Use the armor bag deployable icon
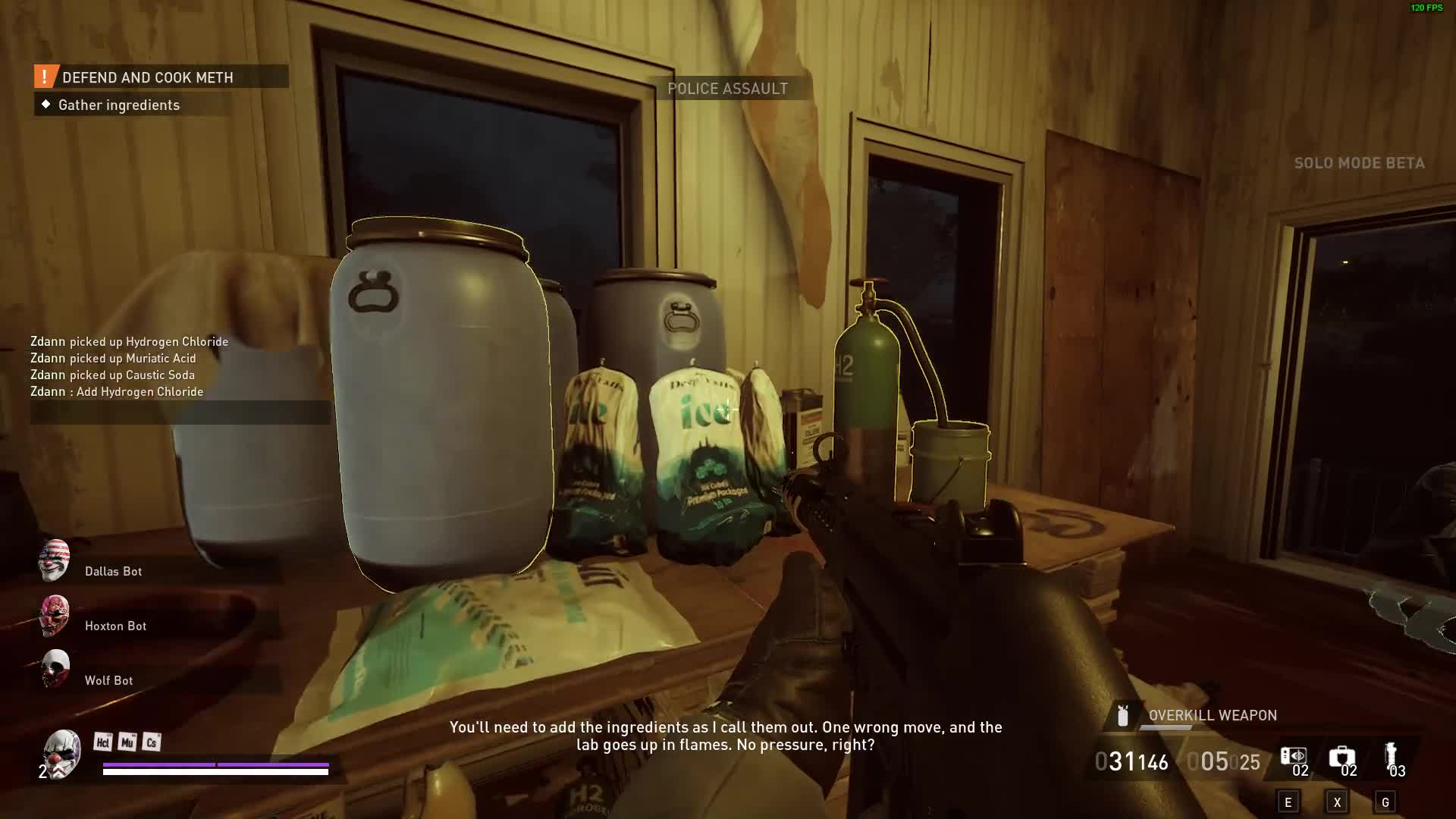Image resolution: width=1456 pixels, height=819 pixels. point(1341,757)
